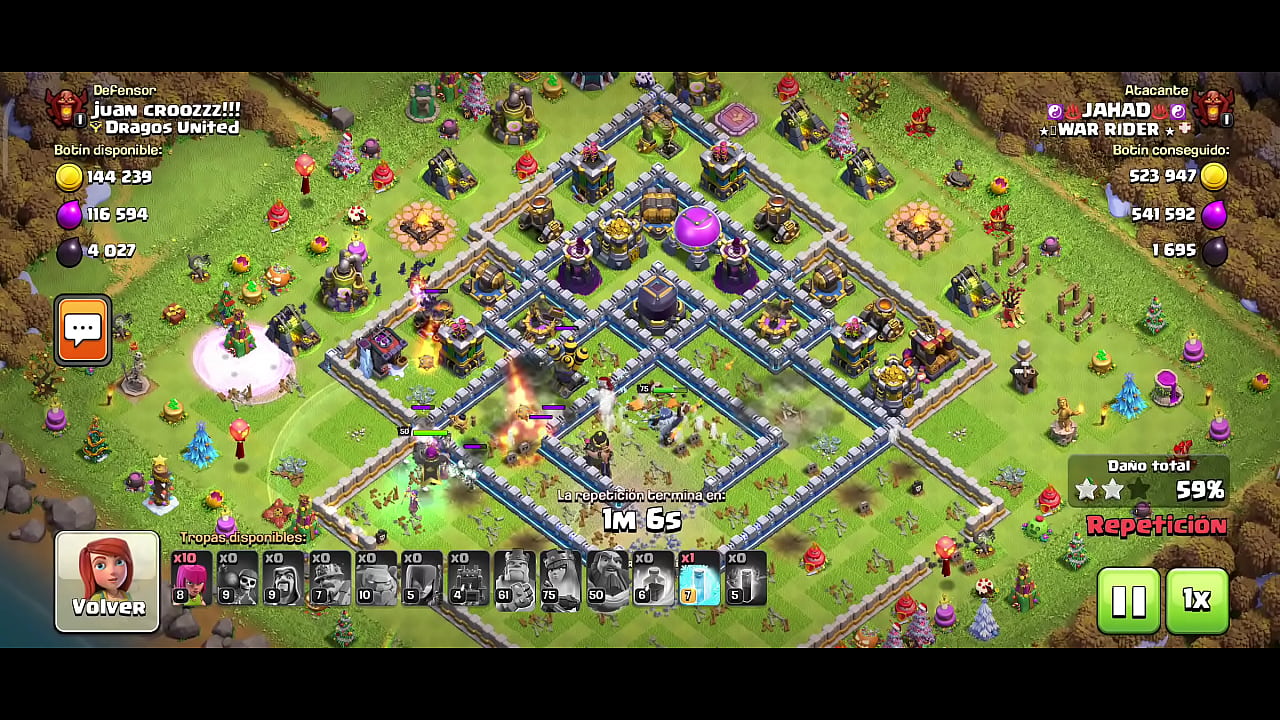
Task: Select the Barbarian King hero slot
Action: point(514,579)
